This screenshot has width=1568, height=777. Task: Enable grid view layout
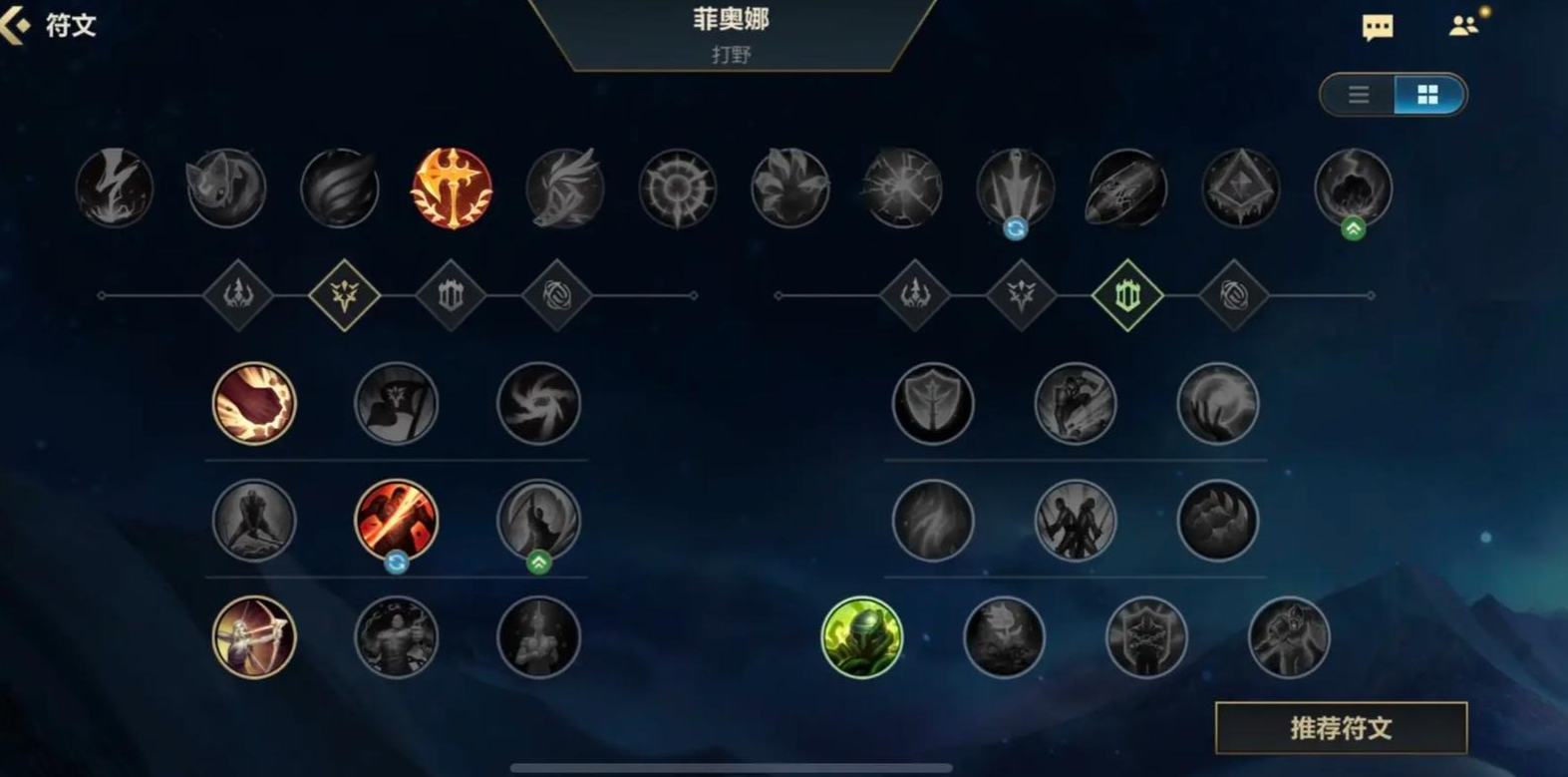point(1427,95)
